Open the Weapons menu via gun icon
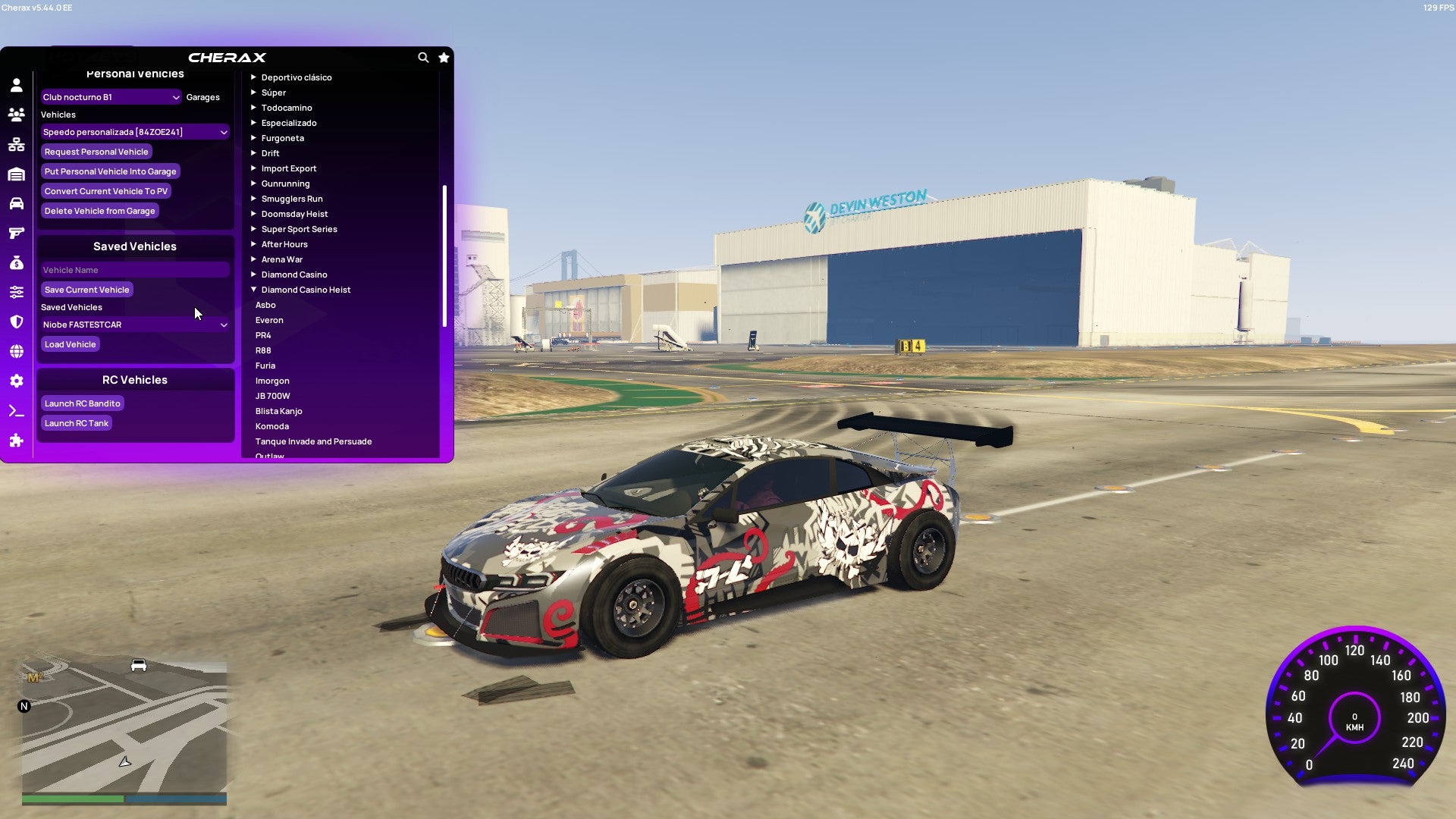 tap(16, 233)
